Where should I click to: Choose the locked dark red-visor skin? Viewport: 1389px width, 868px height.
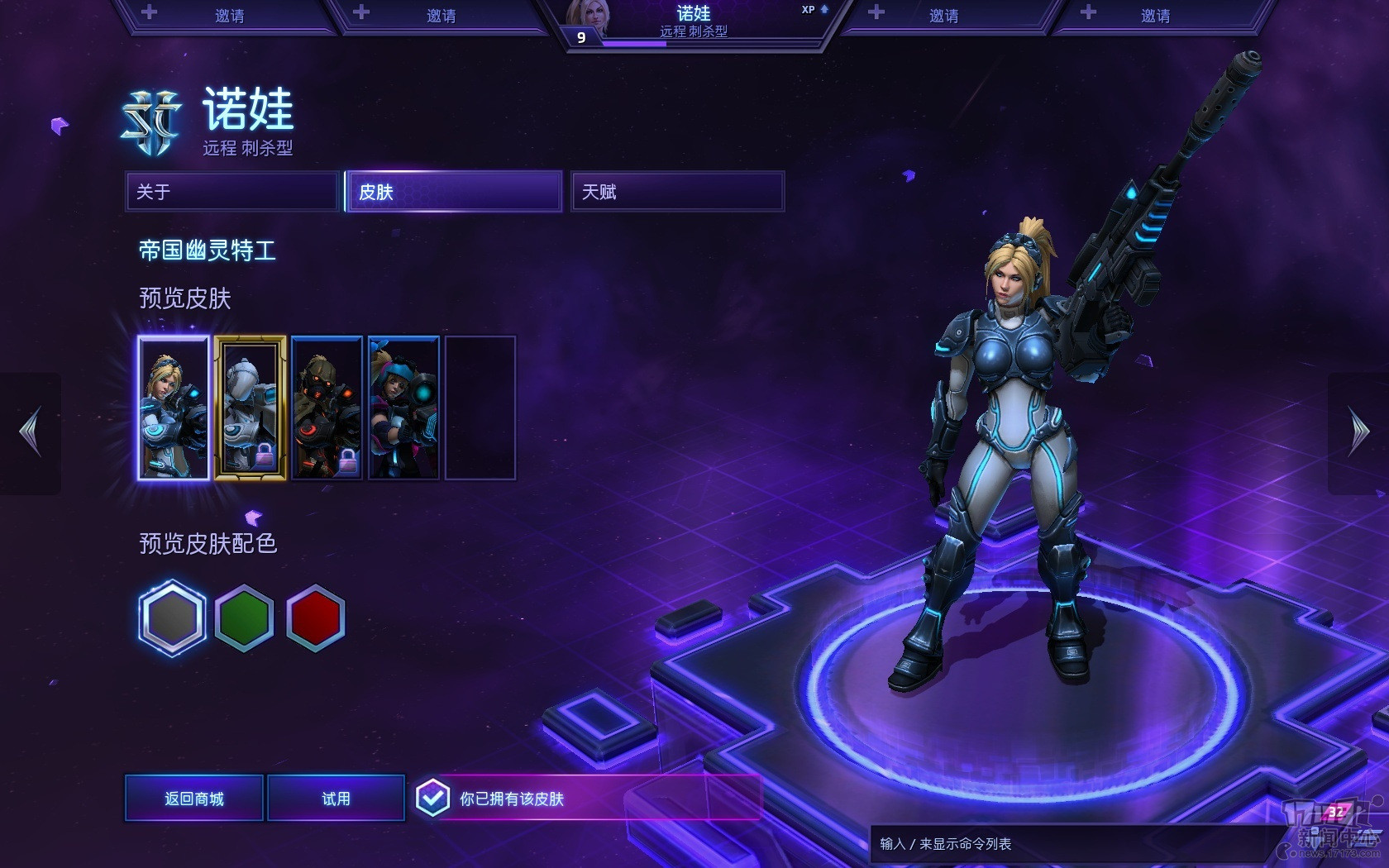327,408
